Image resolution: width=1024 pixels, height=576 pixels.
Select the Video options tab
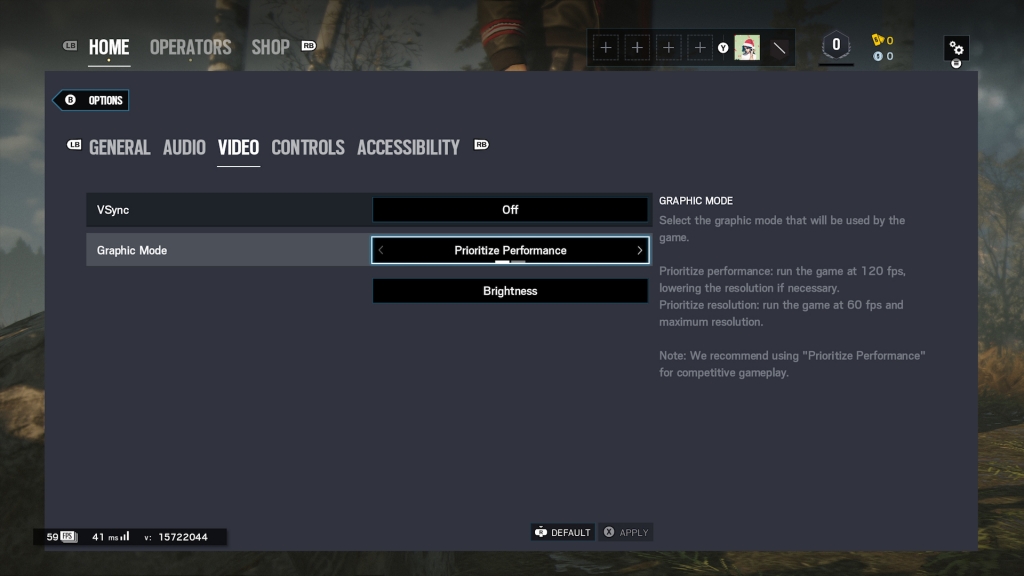click(x=238, y=147)
